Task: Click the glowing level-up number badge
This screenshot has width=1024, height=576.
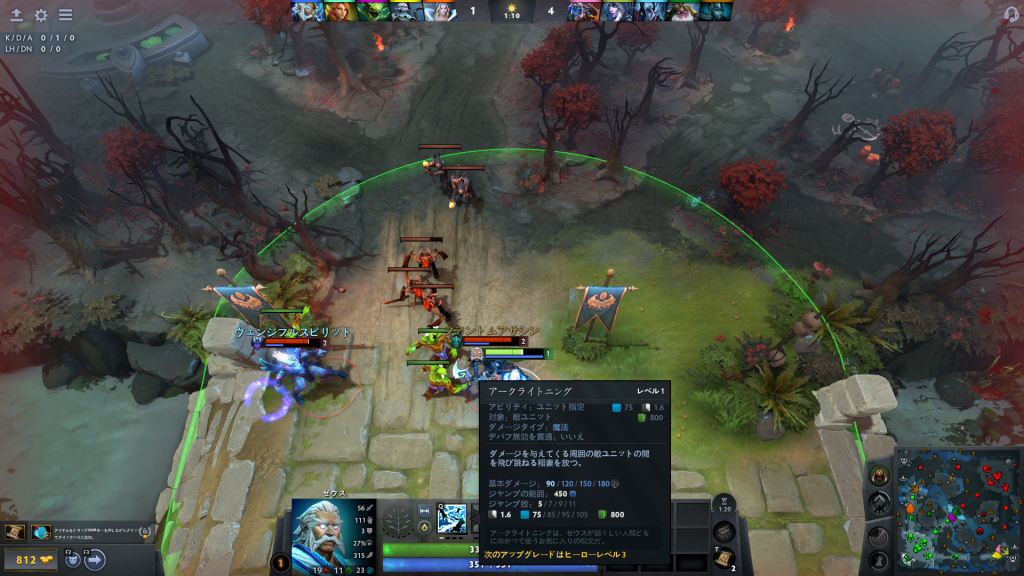Action: [281, 563]
